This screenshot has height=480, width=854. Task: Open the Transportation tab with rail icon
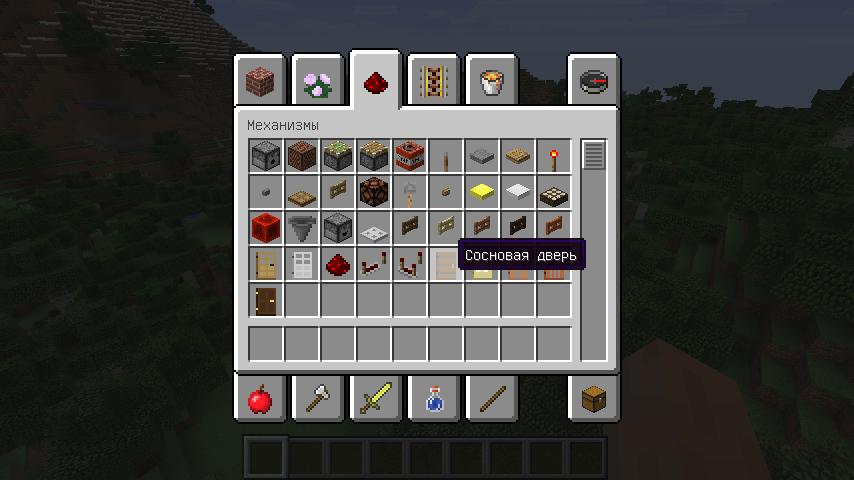(x=433, y=81)
